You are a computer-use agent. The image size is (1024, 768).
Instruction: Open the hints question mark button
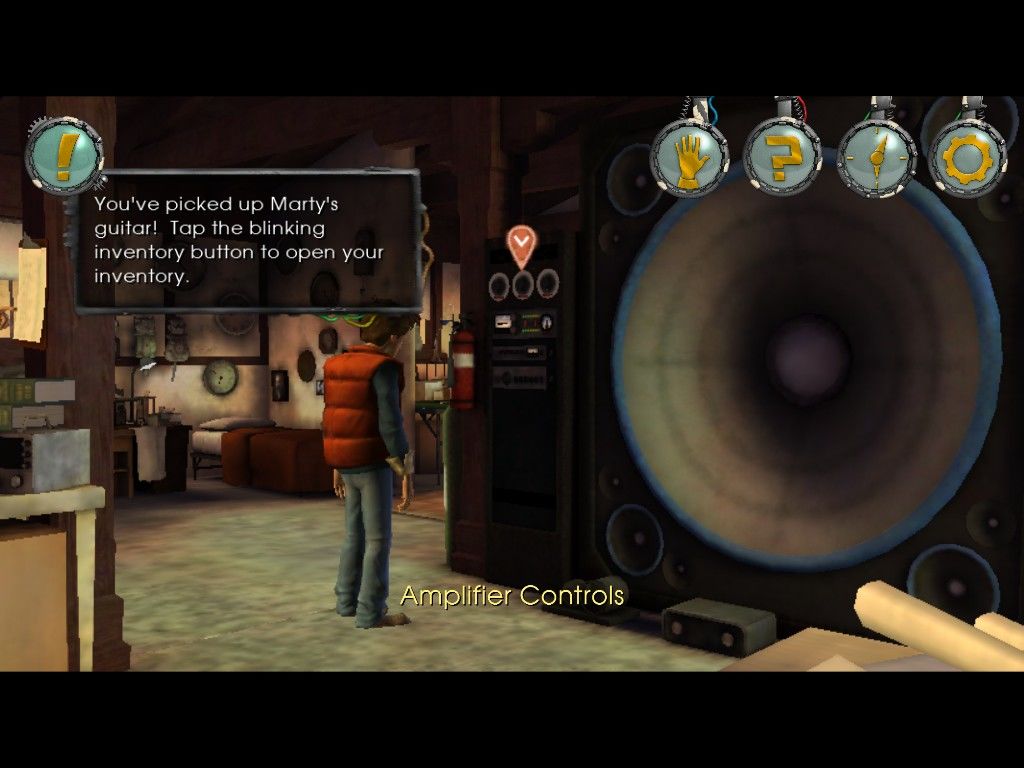[782, 158]
